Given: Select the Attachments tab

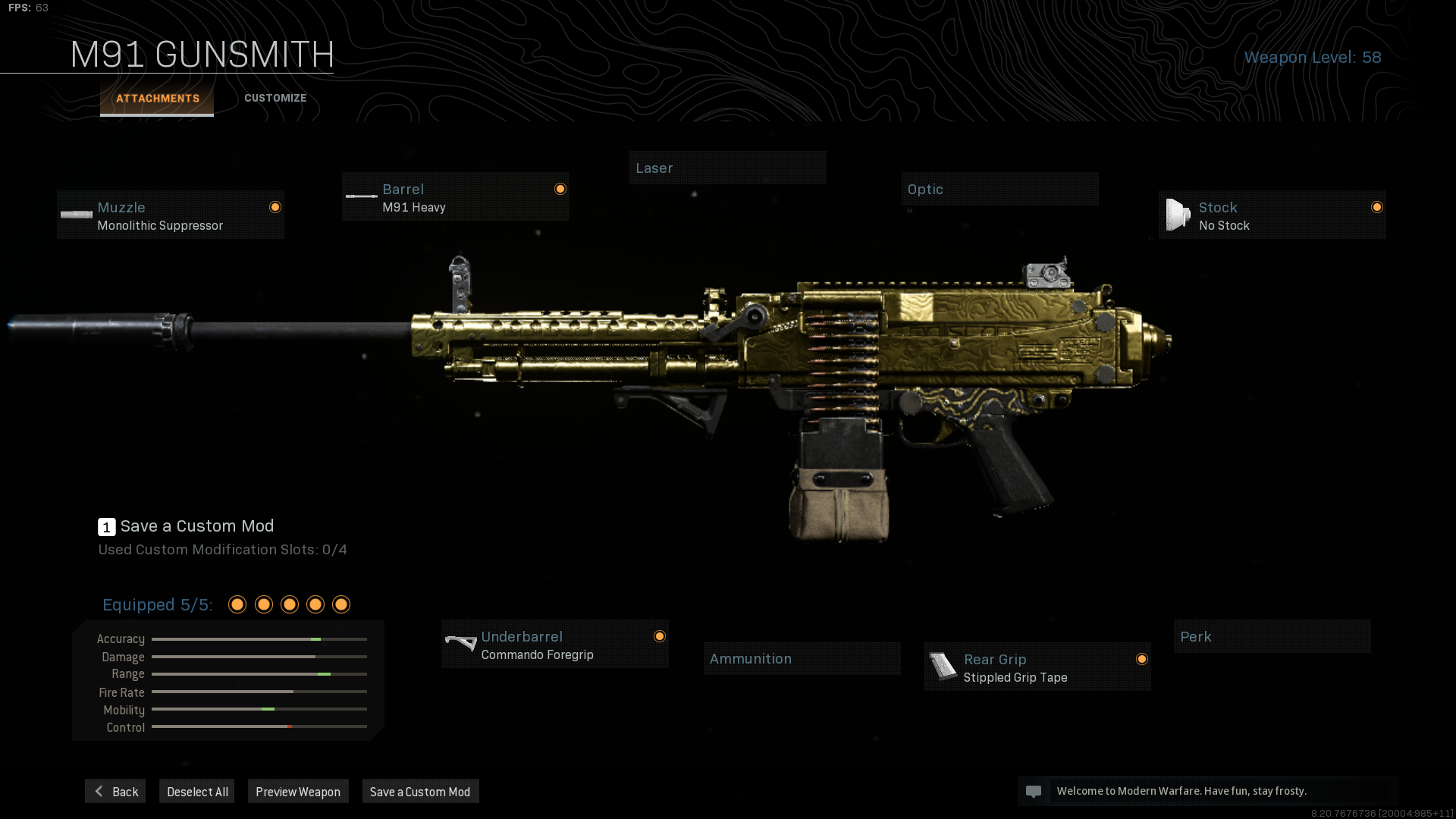Looking at the screenshot, I should [157, 98].
